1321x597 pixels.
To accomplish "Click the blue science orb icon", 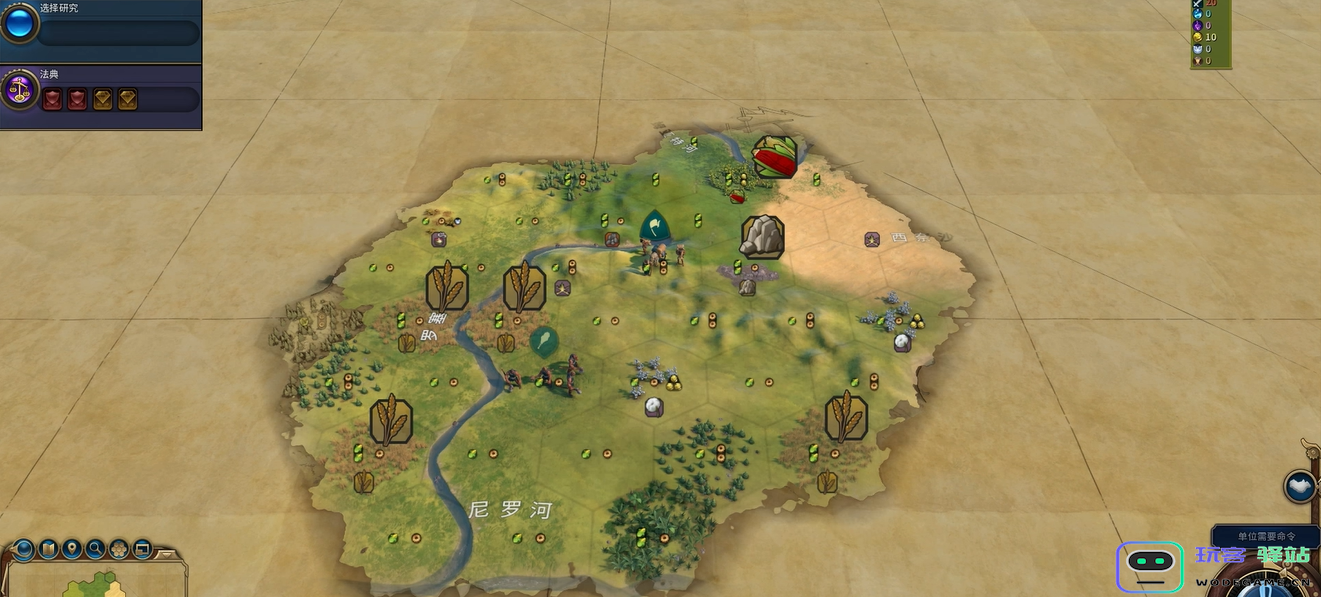I will click(18, 24).
